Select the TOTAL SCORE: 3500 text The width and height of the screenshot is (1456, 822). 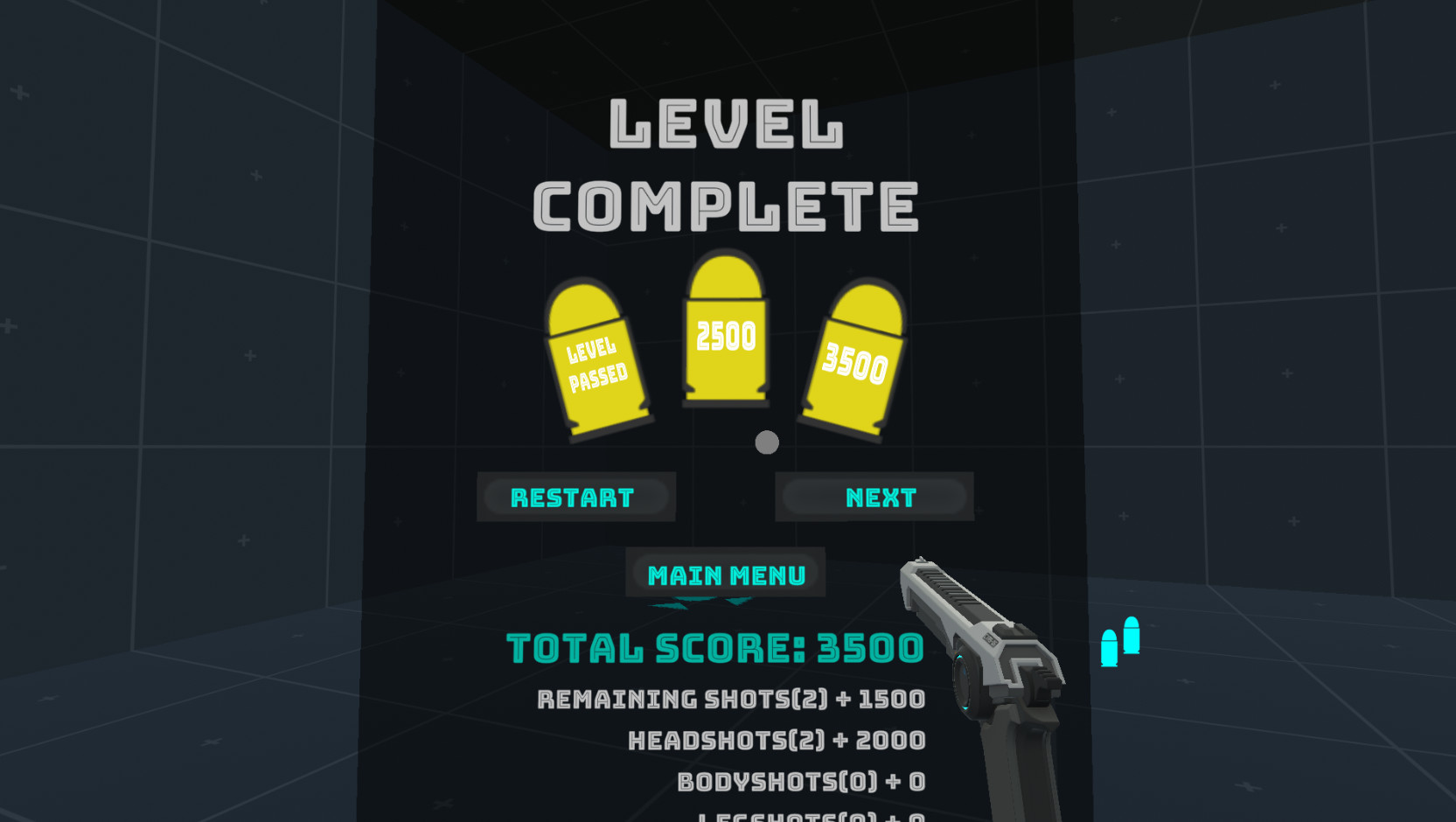tap(714, 648)
